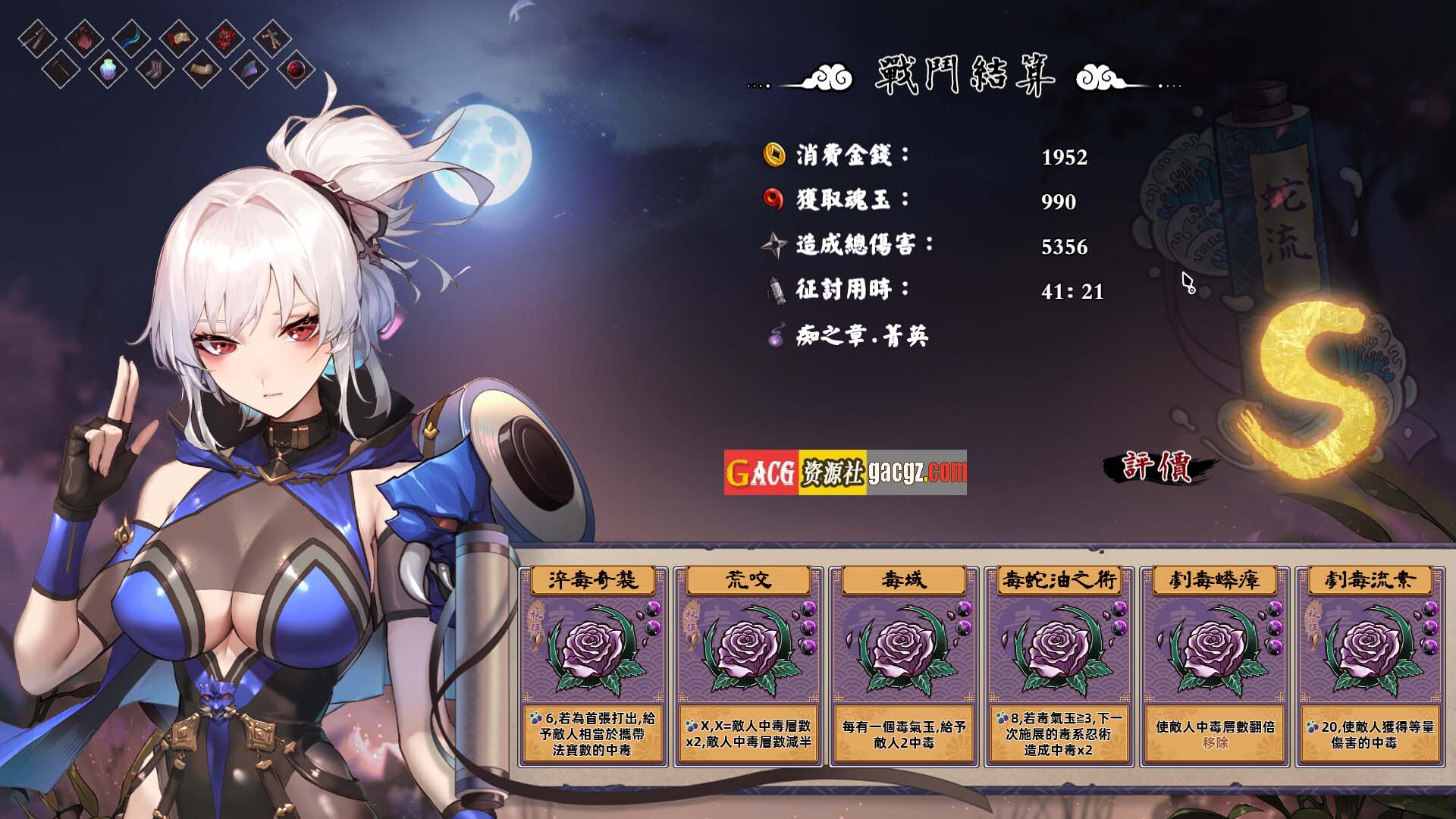
Task: Click the rainbow vase relic icon
Action: [108, 71]
